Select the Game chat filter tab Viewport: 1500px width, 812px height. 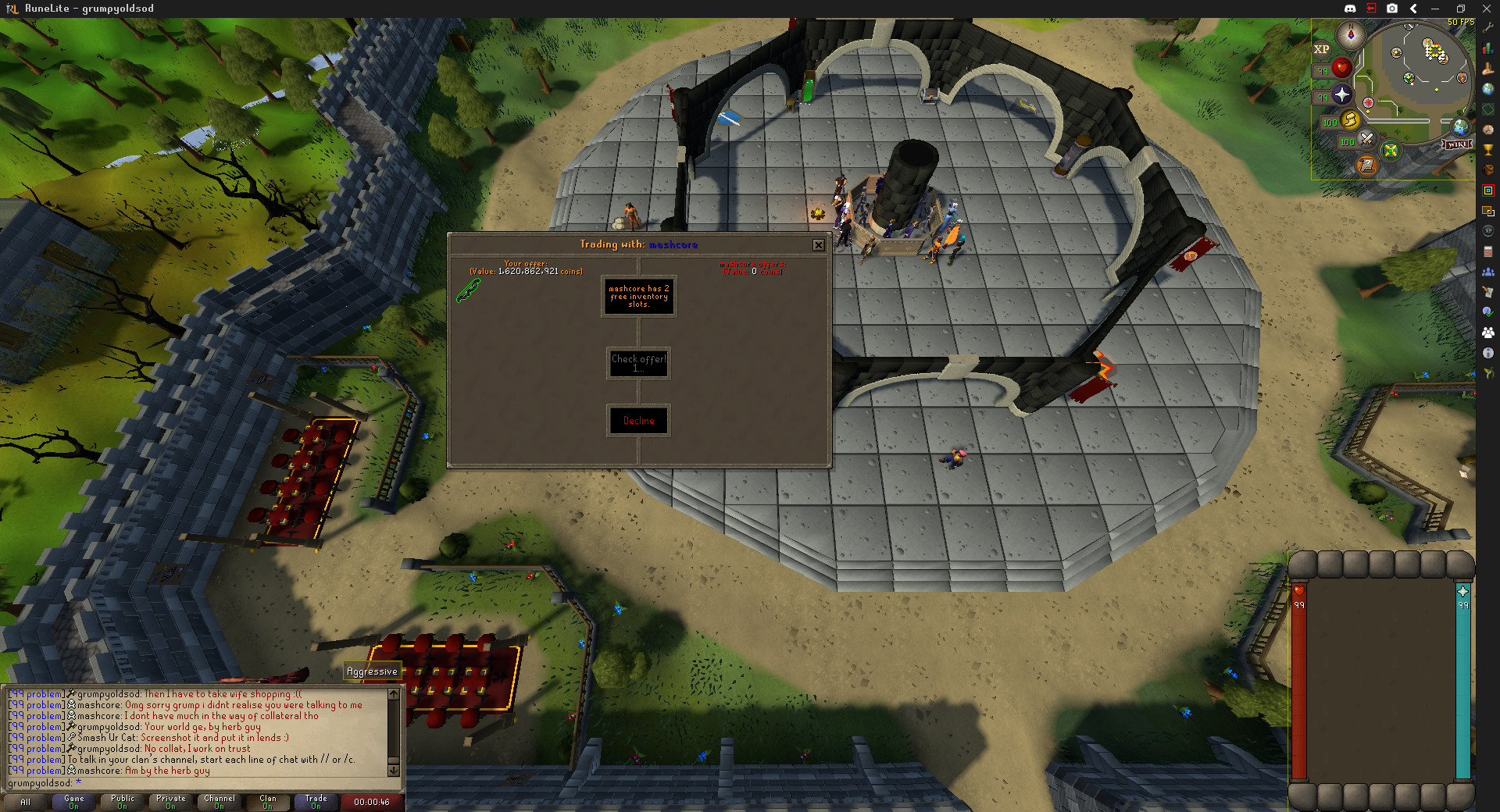(x=74, y=802)
